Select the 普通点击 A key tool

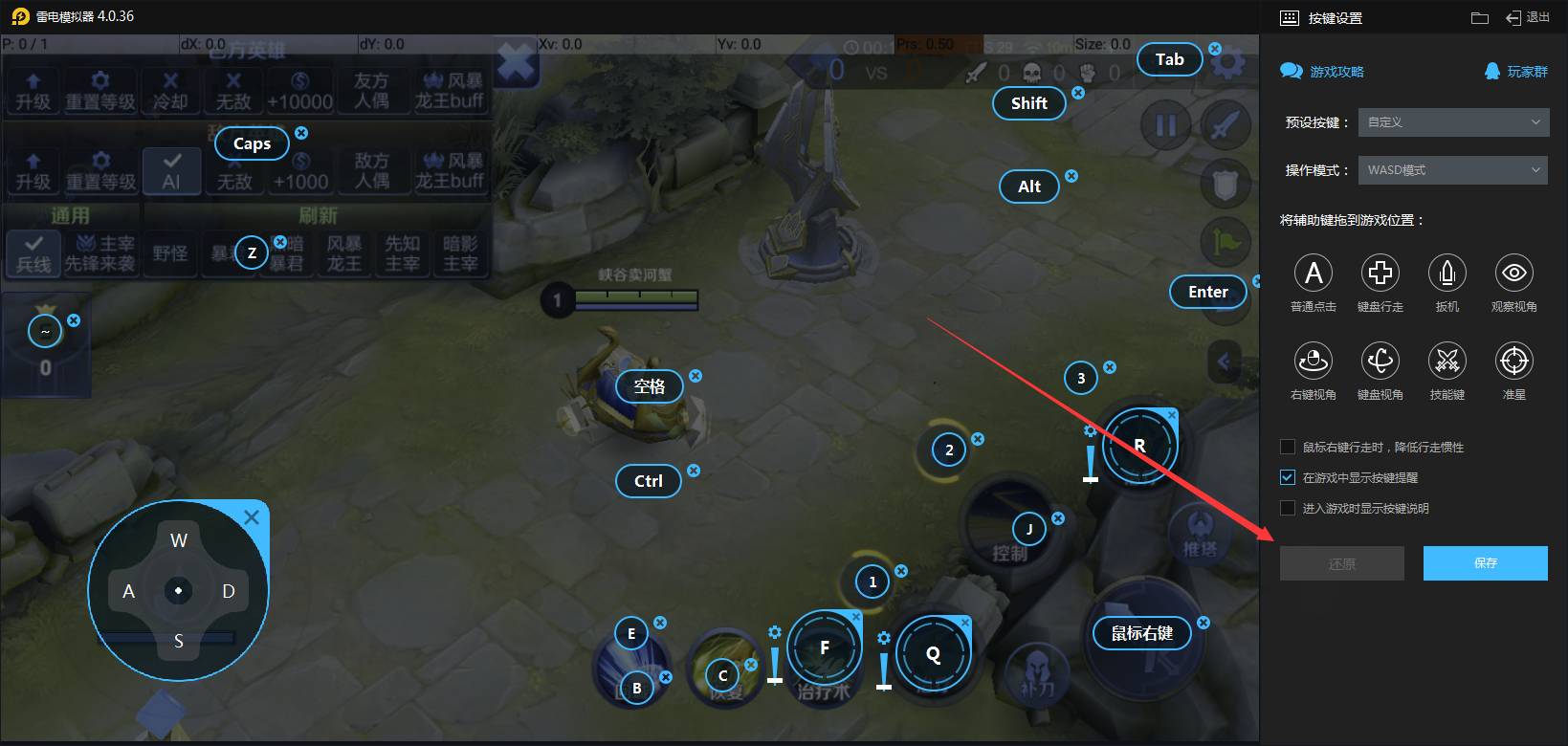tap(1314, 274)
